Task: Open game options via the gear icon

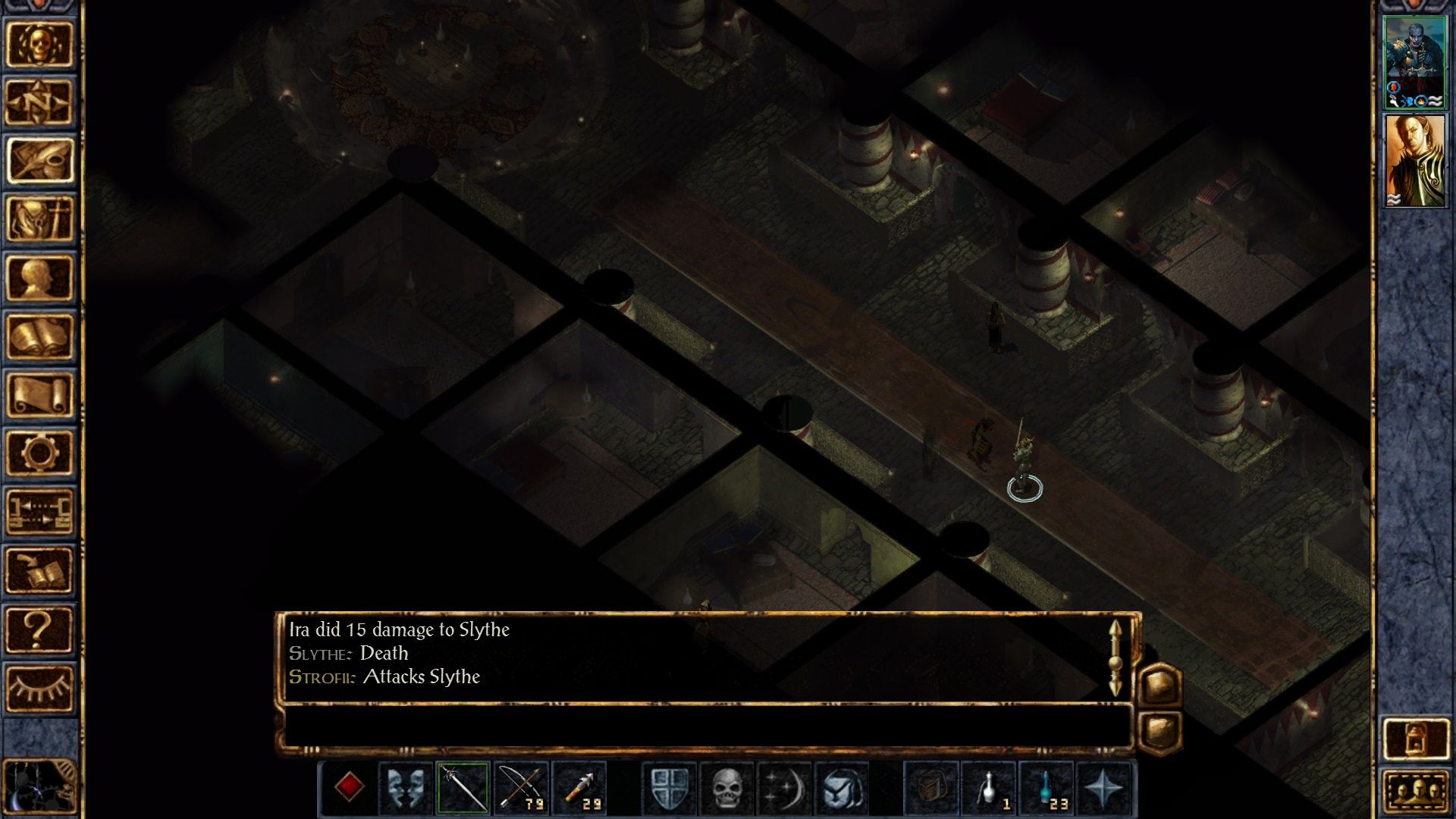Action: (39, 453)
